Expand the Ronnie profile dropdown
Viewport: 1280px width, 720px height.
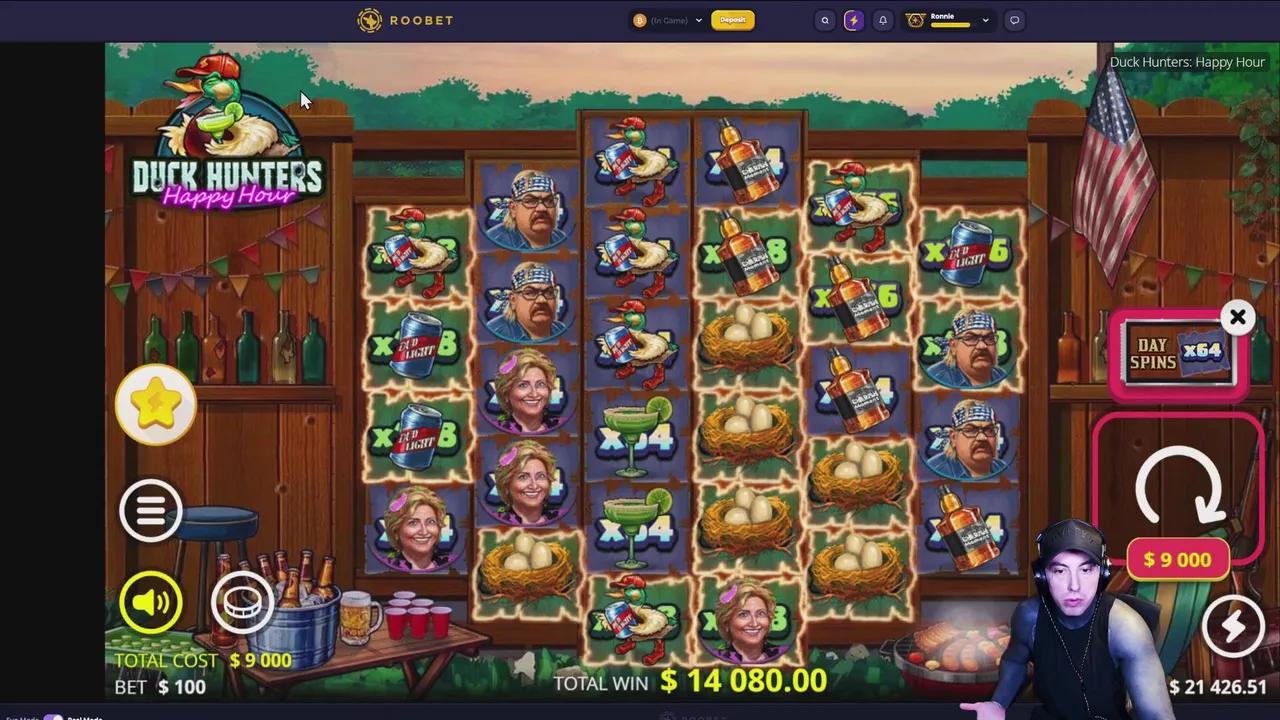coord(984,18)
